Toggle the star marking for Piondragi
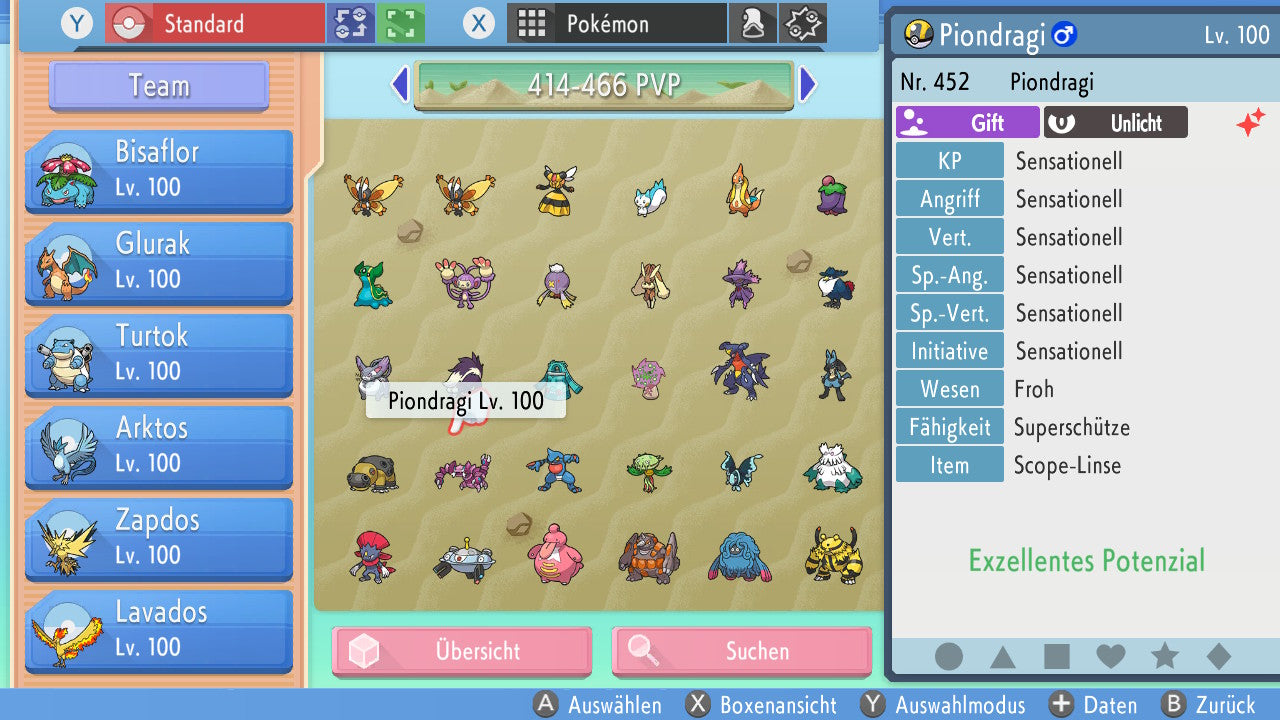The height and width of the screenshot is (720, 1280). coord(1164,657)
